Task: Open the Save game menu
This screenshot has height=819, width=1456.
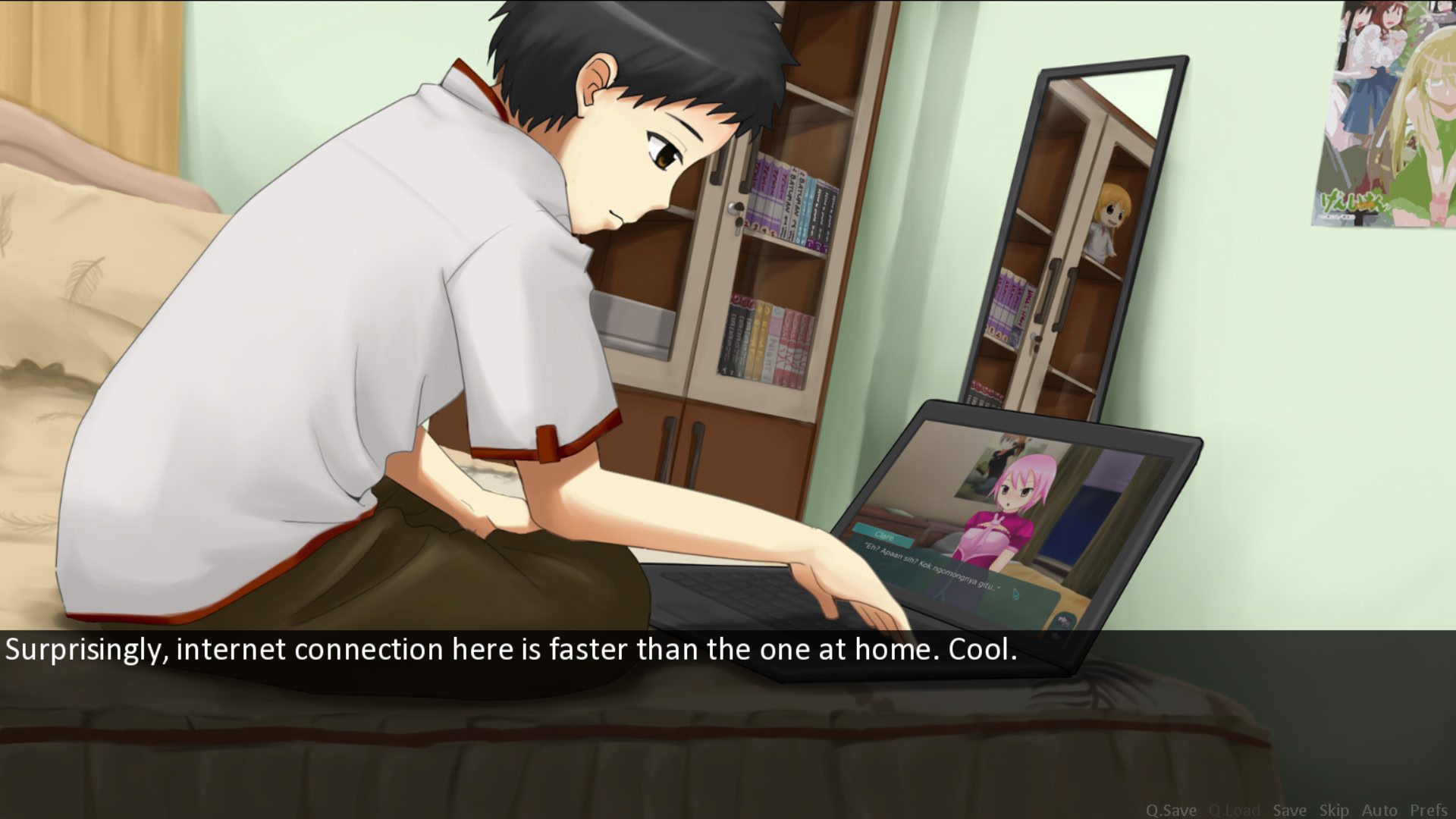Action: pyautogui.click(x=1289, y=810)
